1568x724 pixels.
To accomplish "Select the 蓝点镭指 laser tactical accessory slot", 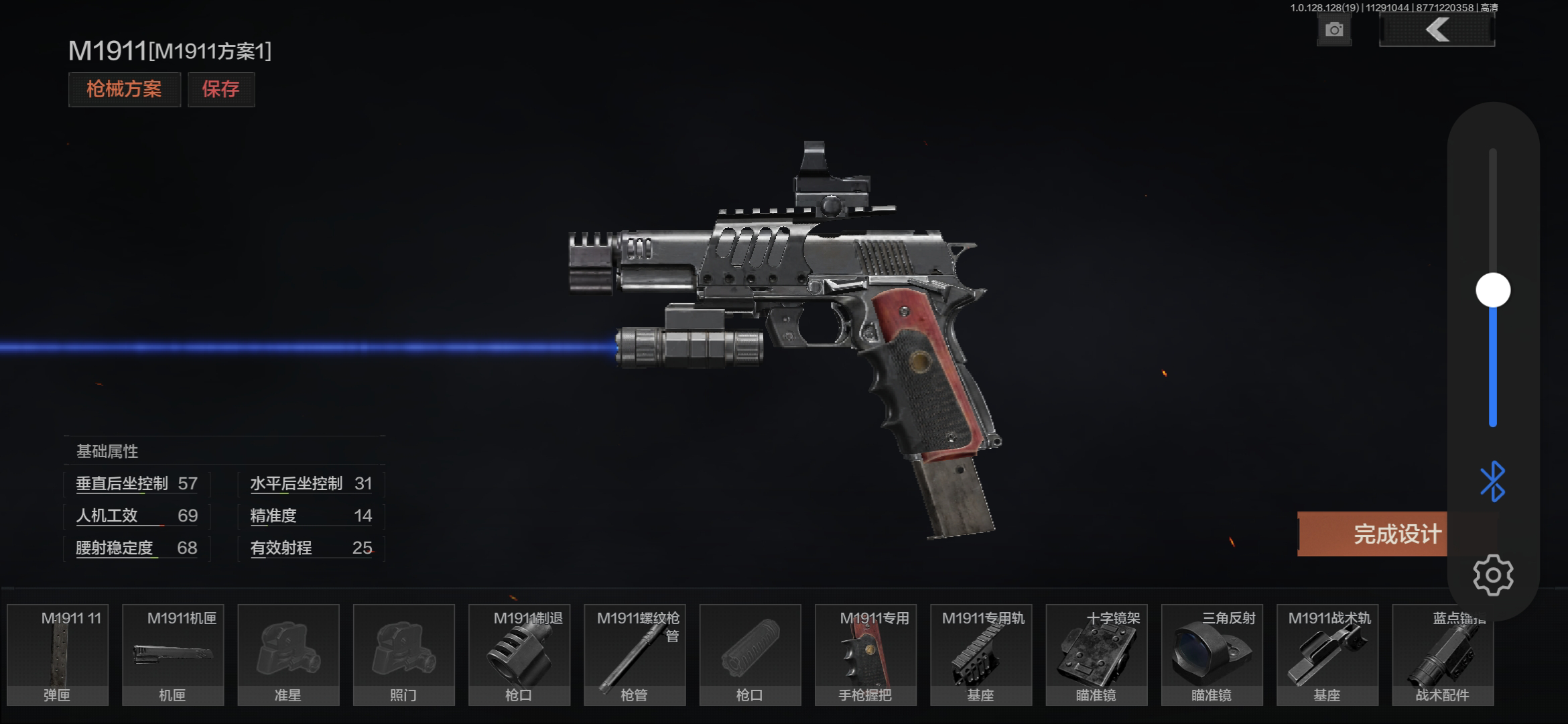I will 1442,655.
